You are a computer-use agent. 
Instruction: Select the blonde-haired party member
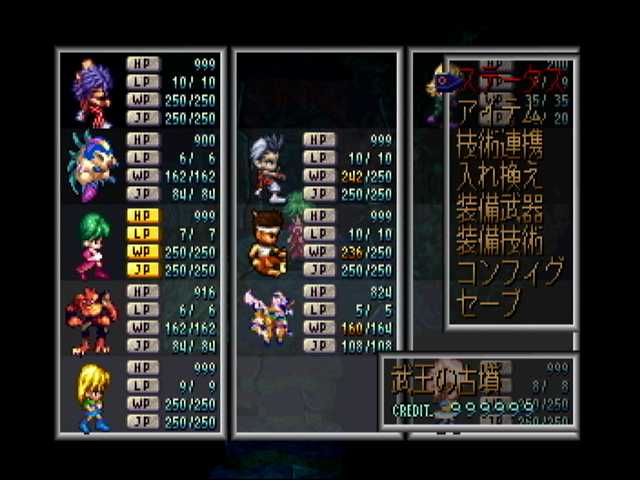click(93, 396)
